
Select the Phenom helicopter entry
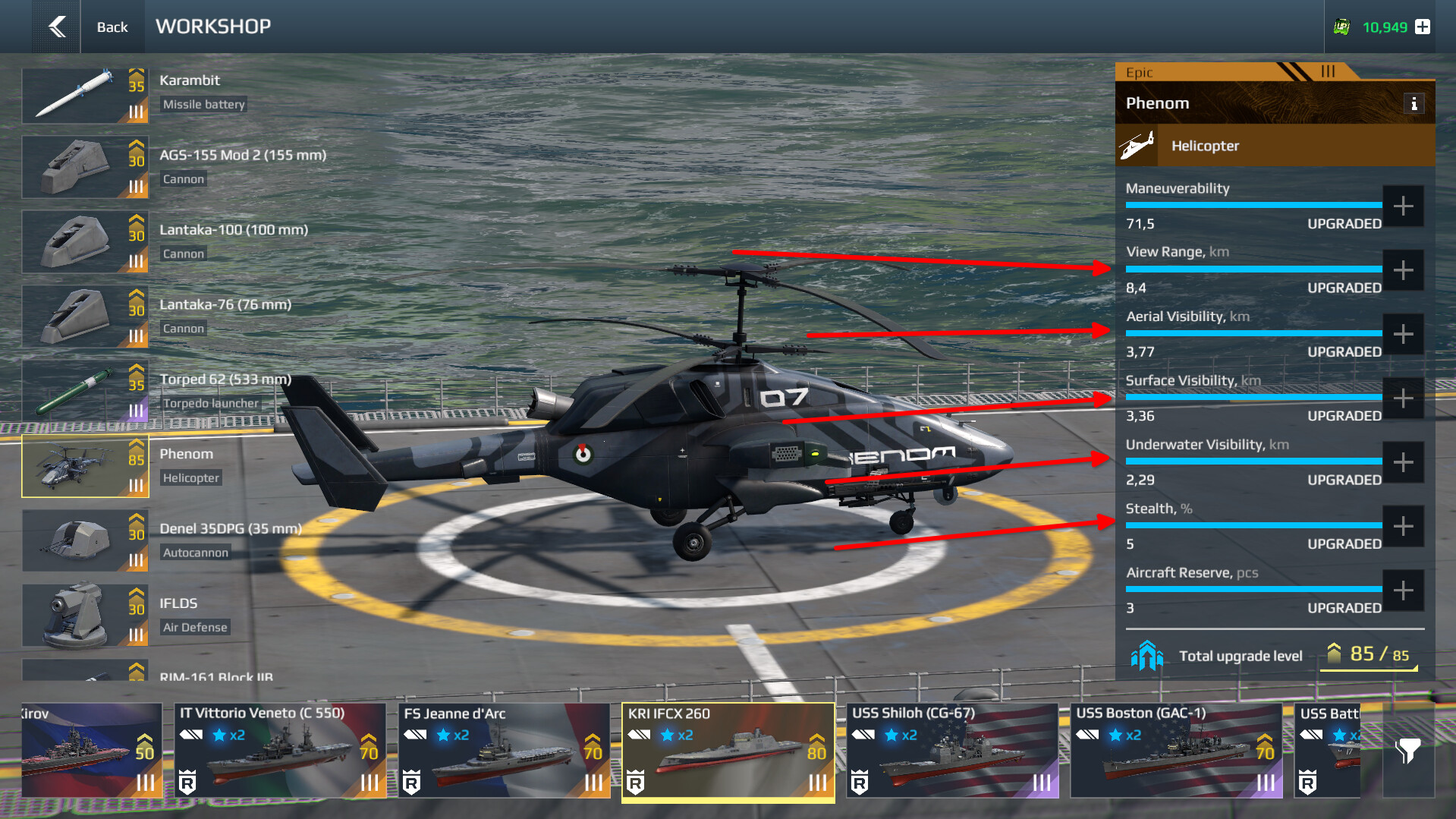click(x=85, y=466)
